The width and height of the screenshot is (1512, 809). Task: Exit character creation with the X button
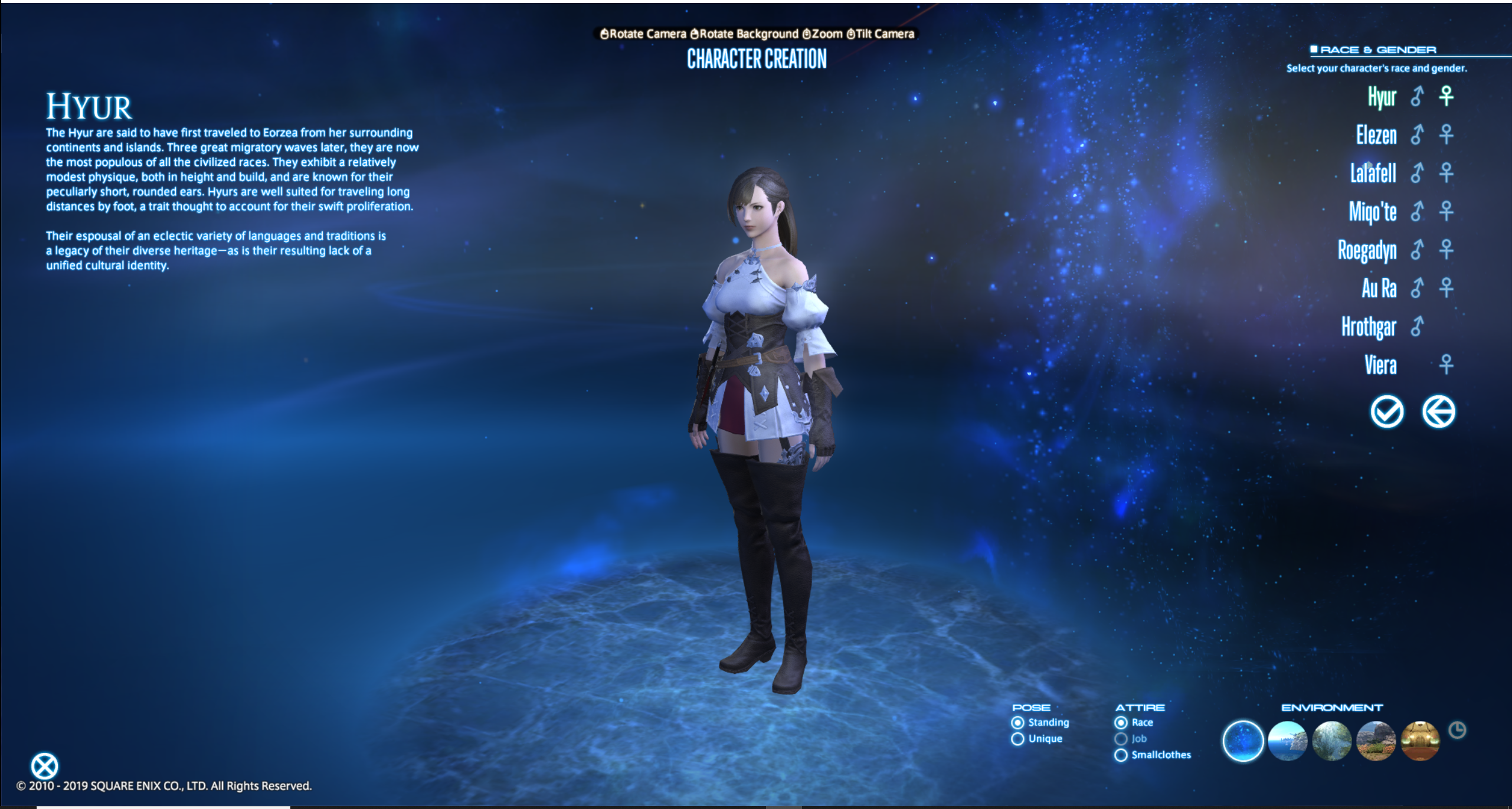[x=44, y=766]
